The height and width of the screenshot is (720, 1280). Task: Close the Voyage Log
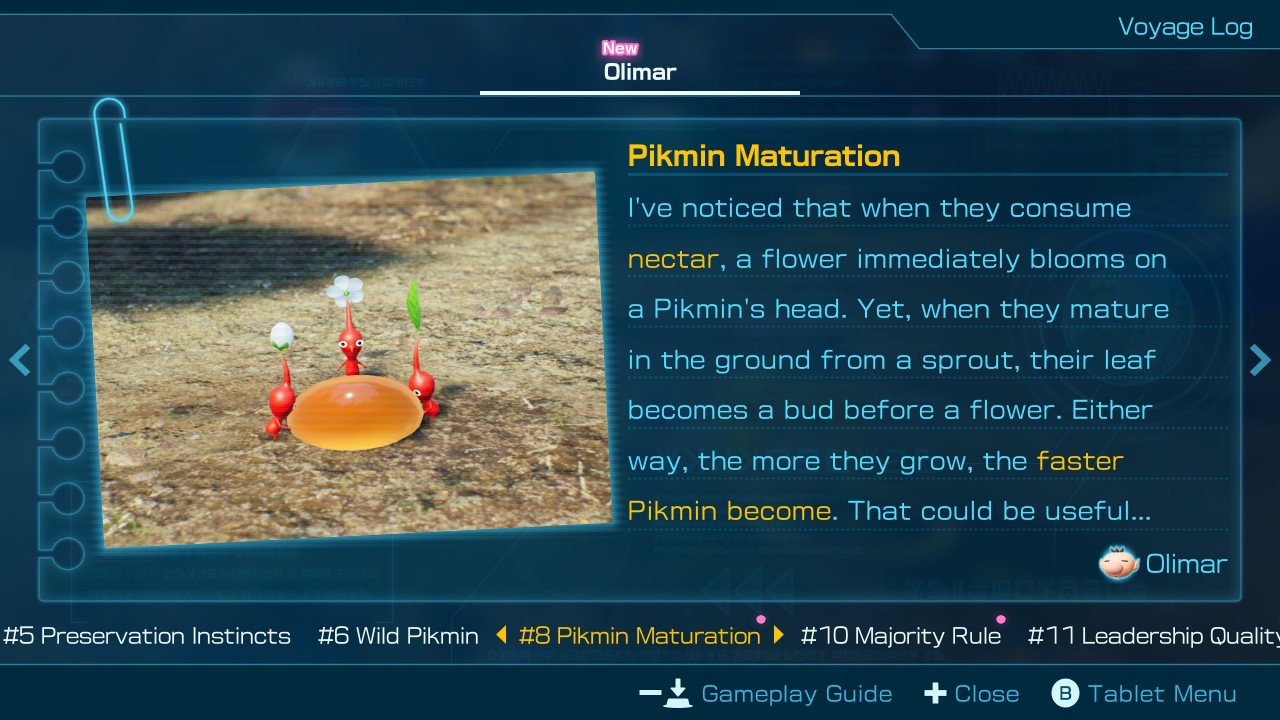[x=972, y=694]
